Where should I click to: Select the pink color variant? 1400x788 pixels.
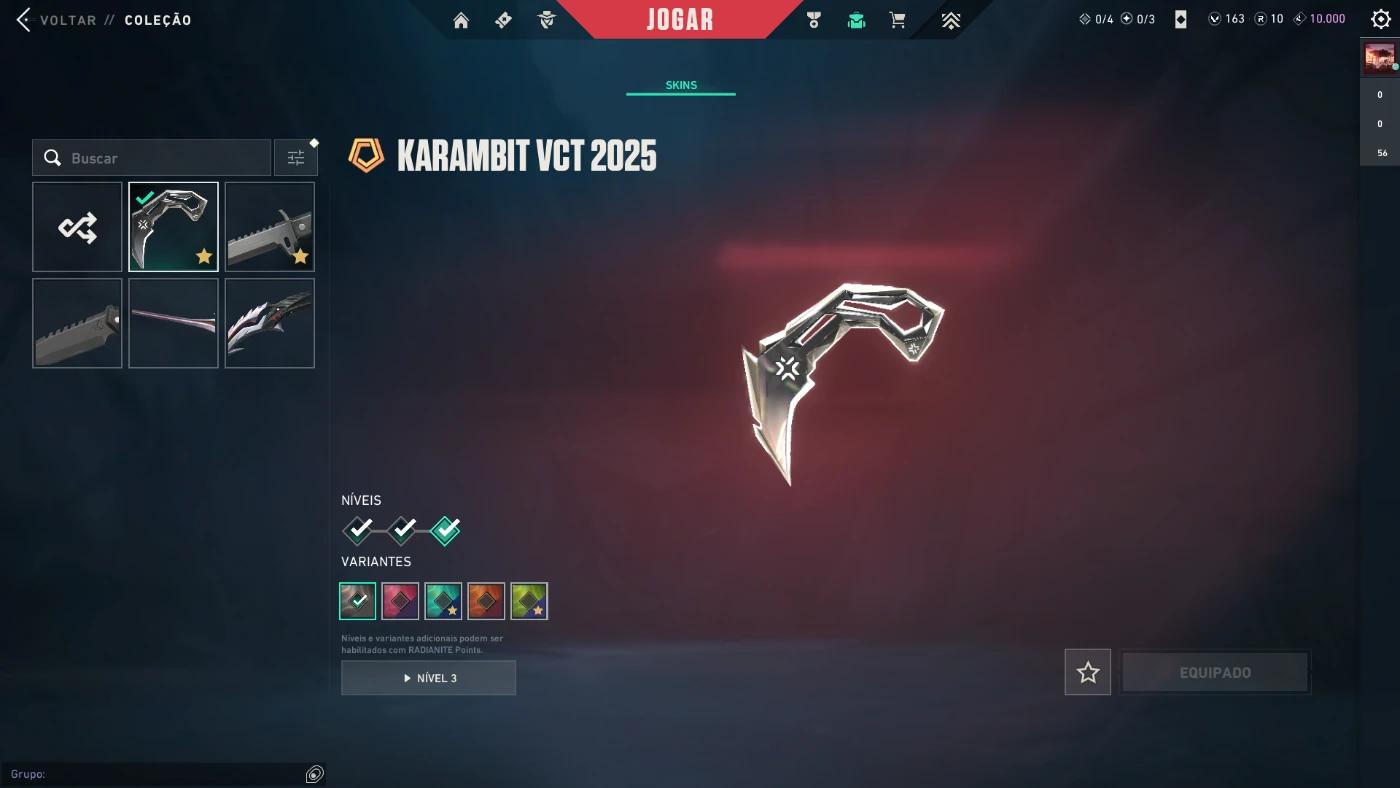click(400, 601)
